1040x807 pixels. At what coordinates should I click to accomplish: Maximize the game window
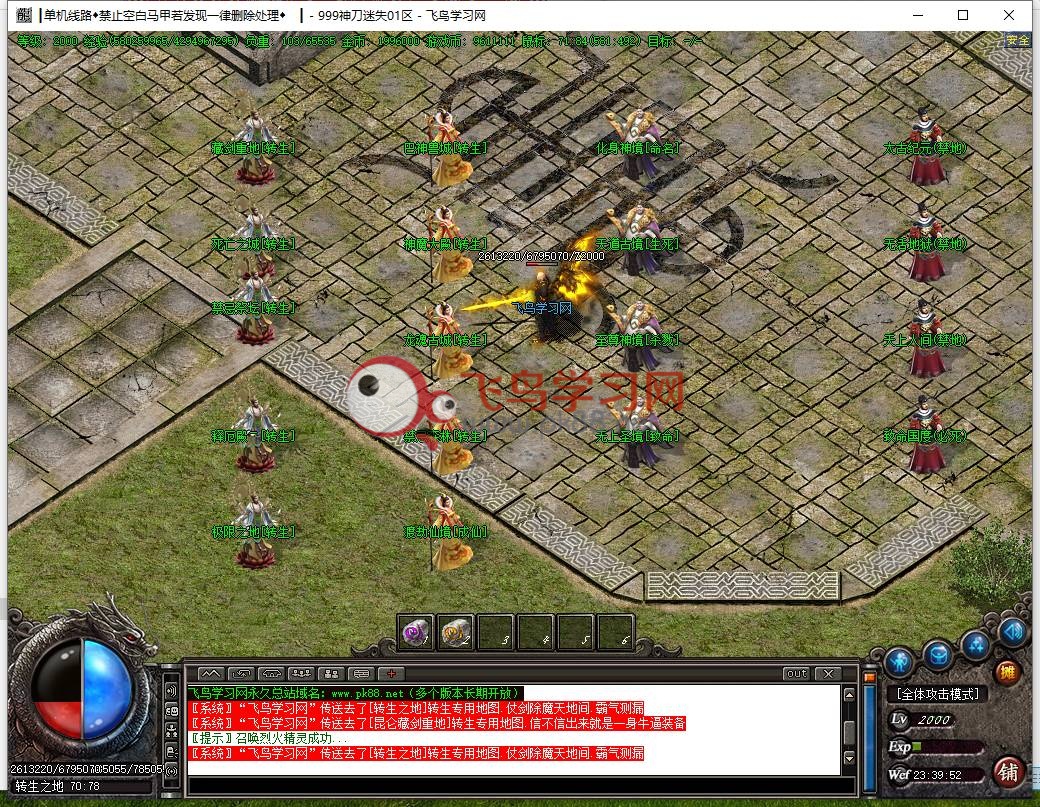pos(963,15)
